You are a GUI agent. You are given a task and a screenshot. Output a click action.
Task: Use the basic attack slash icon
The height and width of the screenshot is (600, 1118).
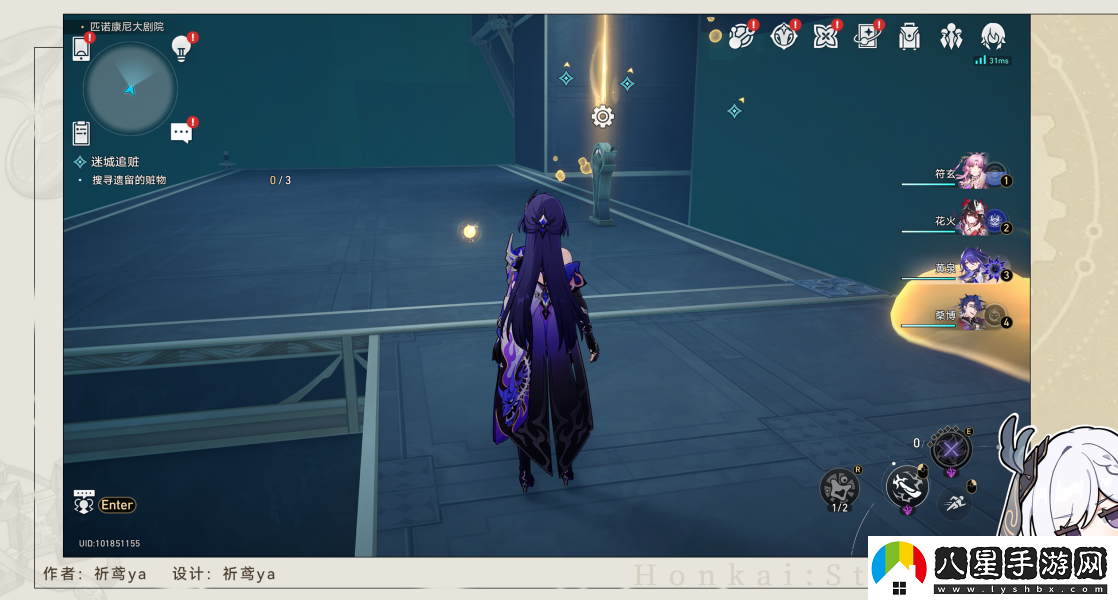tap(905, 487)
